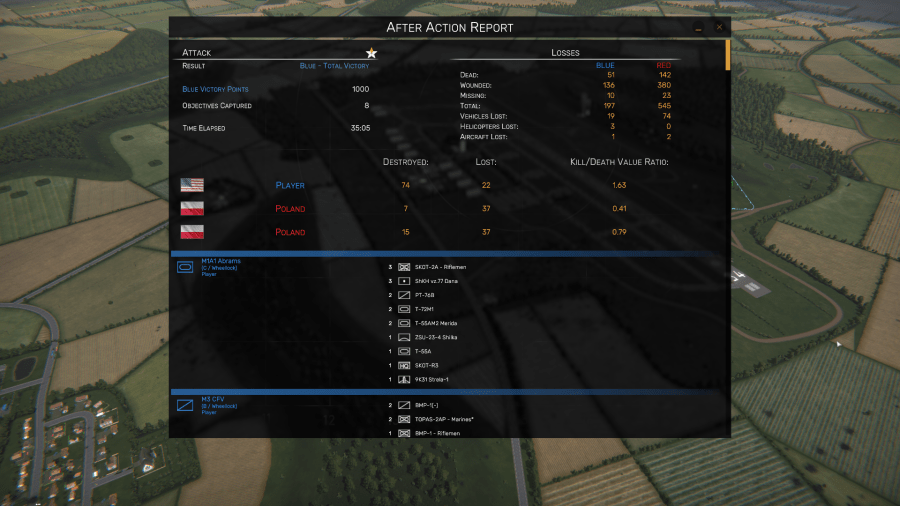
Task: Close the After Action Report window
Action: [719, 27]
